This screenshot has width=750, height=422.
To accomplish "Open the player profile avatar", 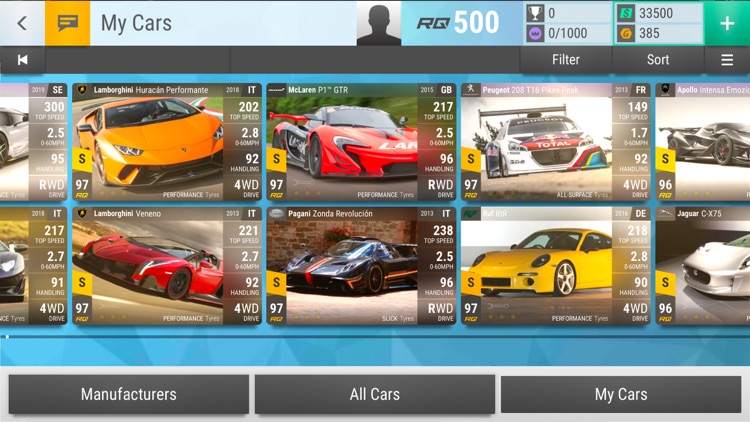I will [x=378, y=23].
